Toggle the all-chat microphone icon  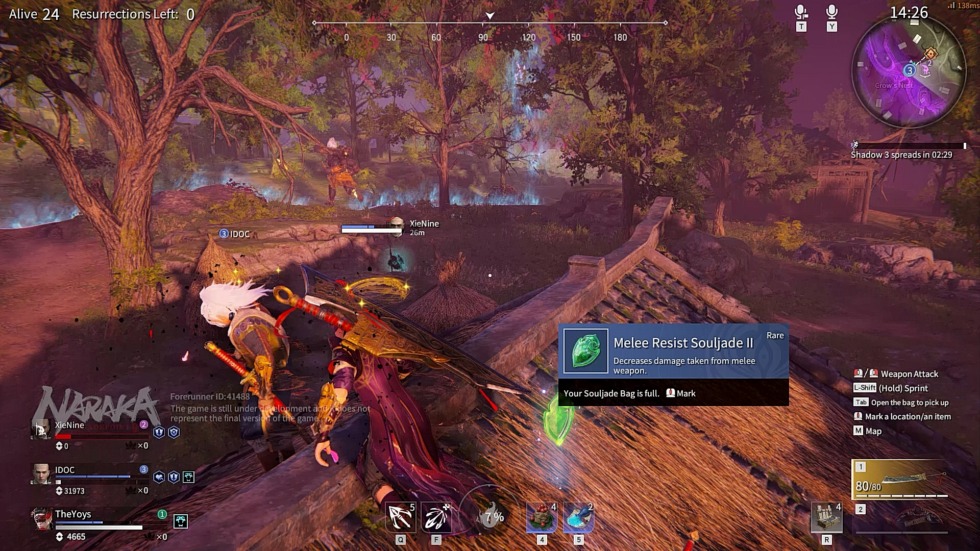[831, 13]
